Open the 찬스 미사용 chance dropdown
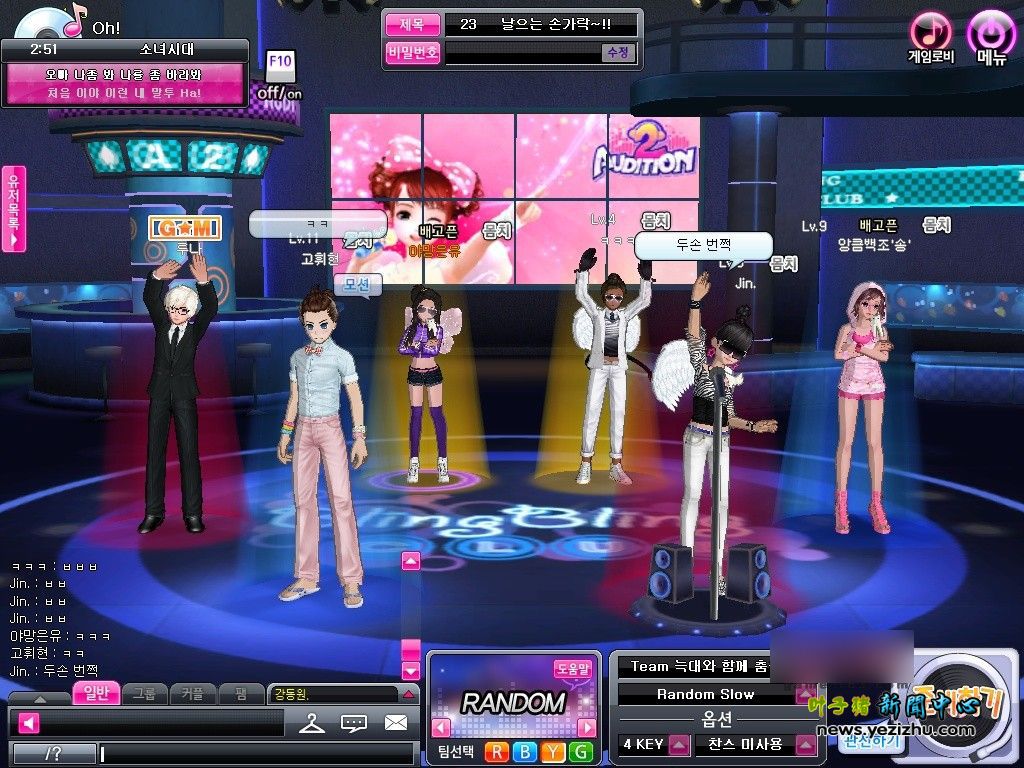 [x=806, y=745]
